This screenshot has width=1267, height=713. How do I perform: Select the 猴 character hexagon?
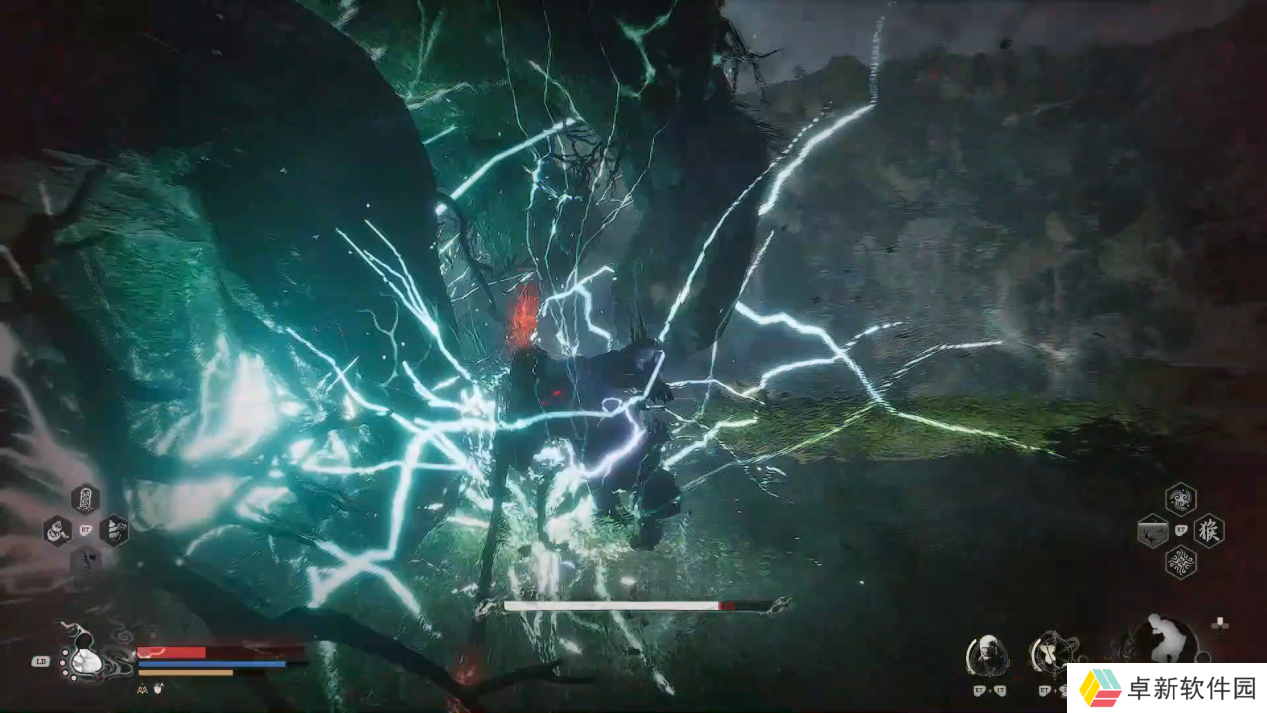point(1209,530)
